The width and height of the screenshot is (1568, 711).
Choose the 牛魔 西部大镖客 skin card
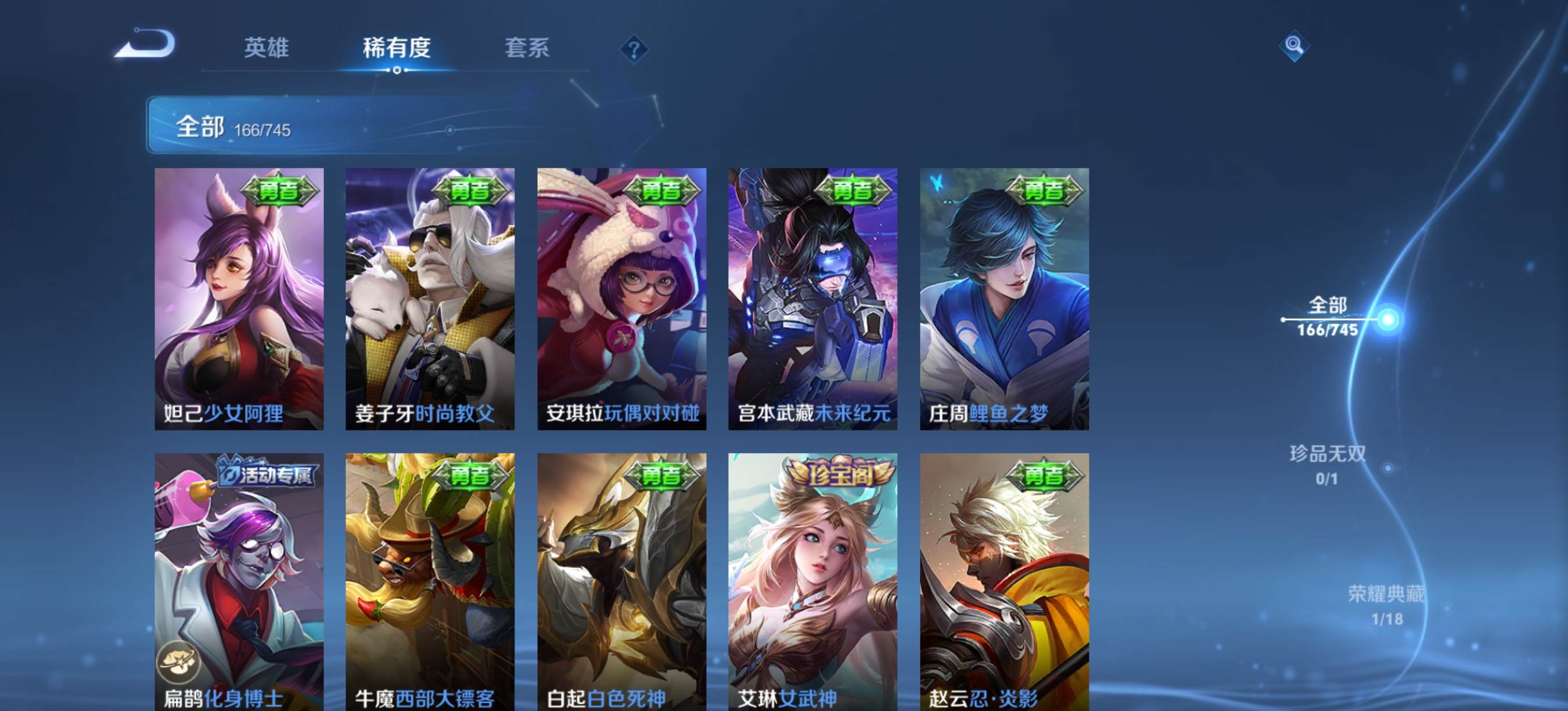click(430, 581)
